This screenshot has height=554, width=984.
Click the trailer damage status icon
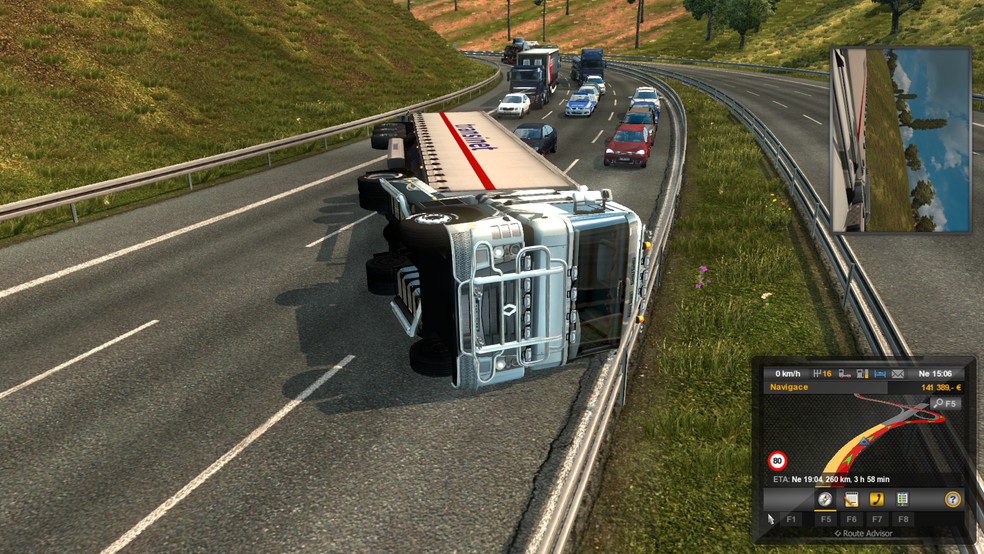coord(844,373)
